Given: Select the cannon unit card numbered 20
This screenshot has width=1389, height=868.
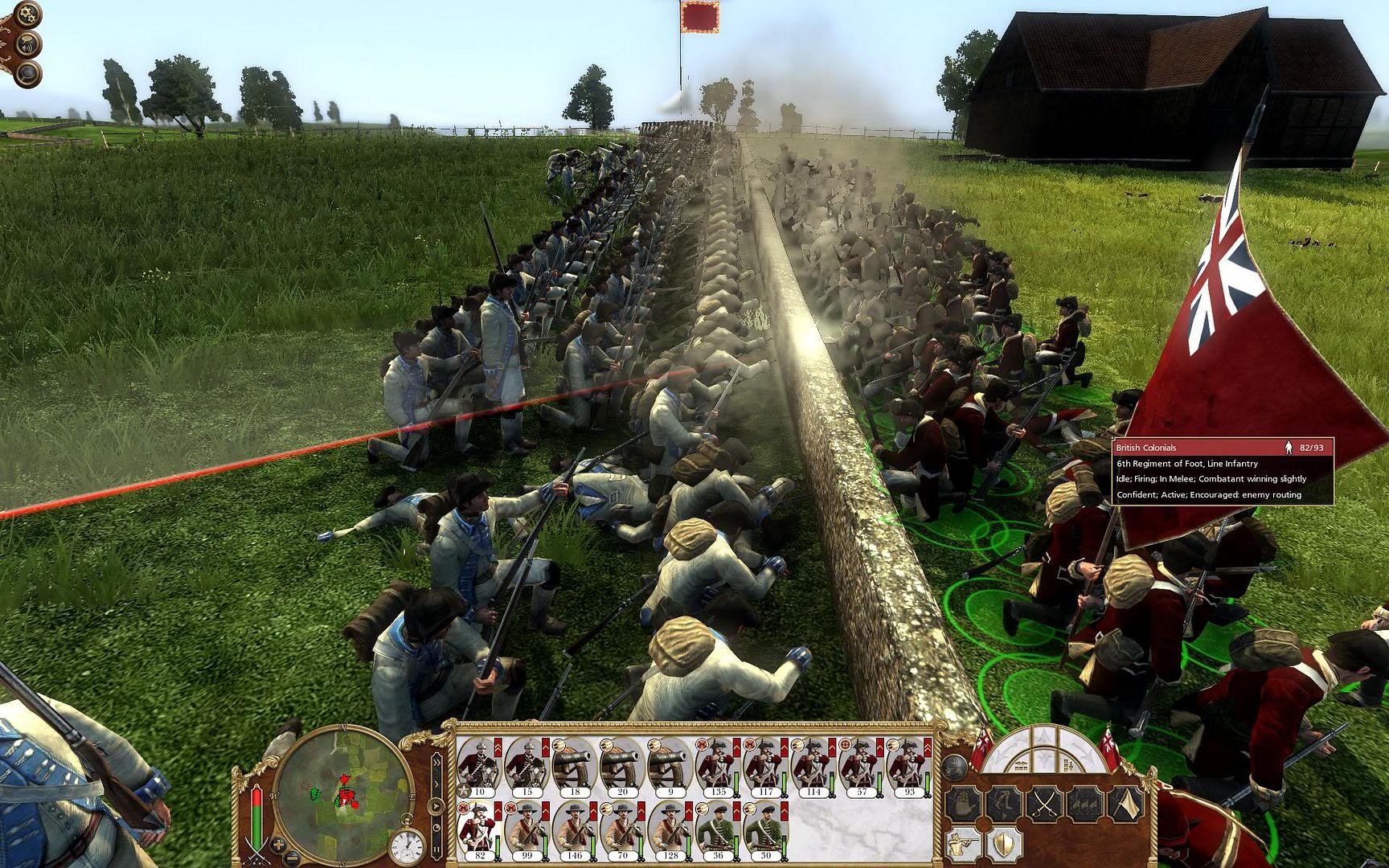Looking at the screenshot, I should pos(622,765).
